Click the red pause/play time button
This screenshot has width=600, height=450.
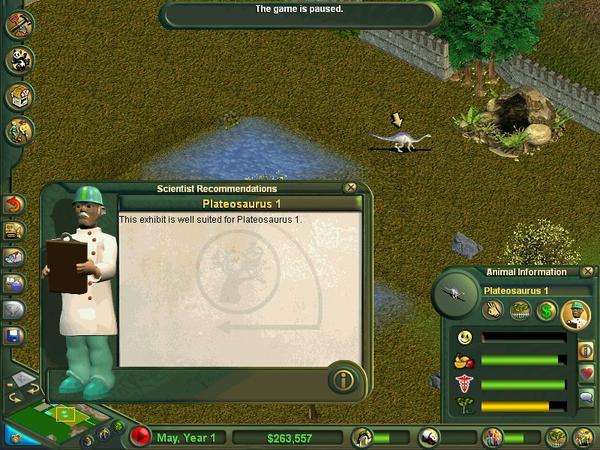point(141,437)
